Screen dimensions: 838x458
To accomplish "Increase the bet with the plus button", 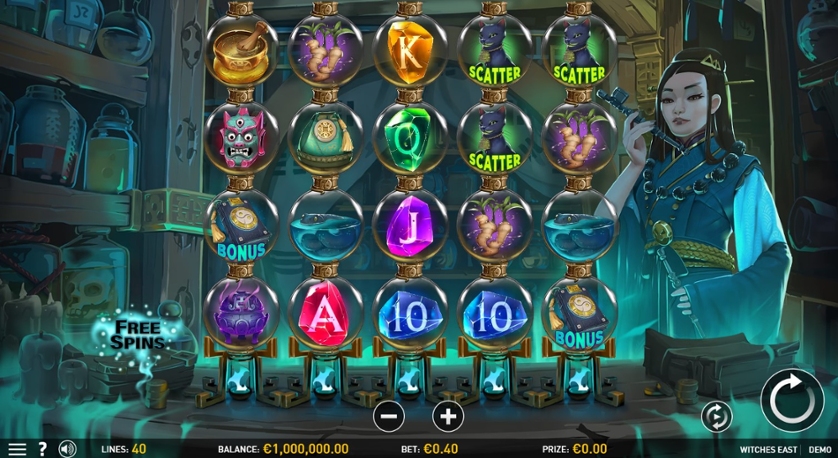I will click(x=448, y=415).
